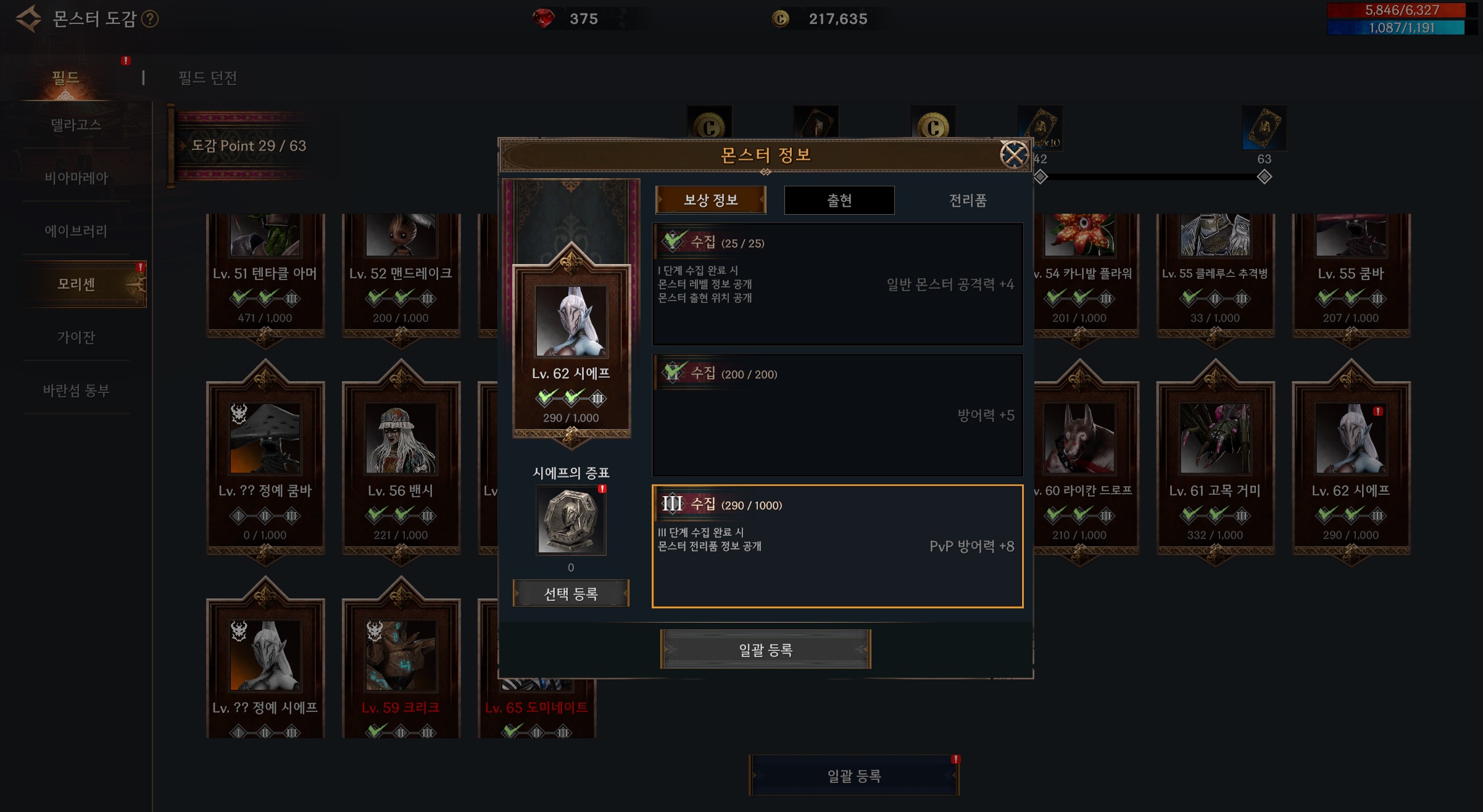Switch to the 필드 tab
This screenshot has height=812, width=1483.
(65, 78)
